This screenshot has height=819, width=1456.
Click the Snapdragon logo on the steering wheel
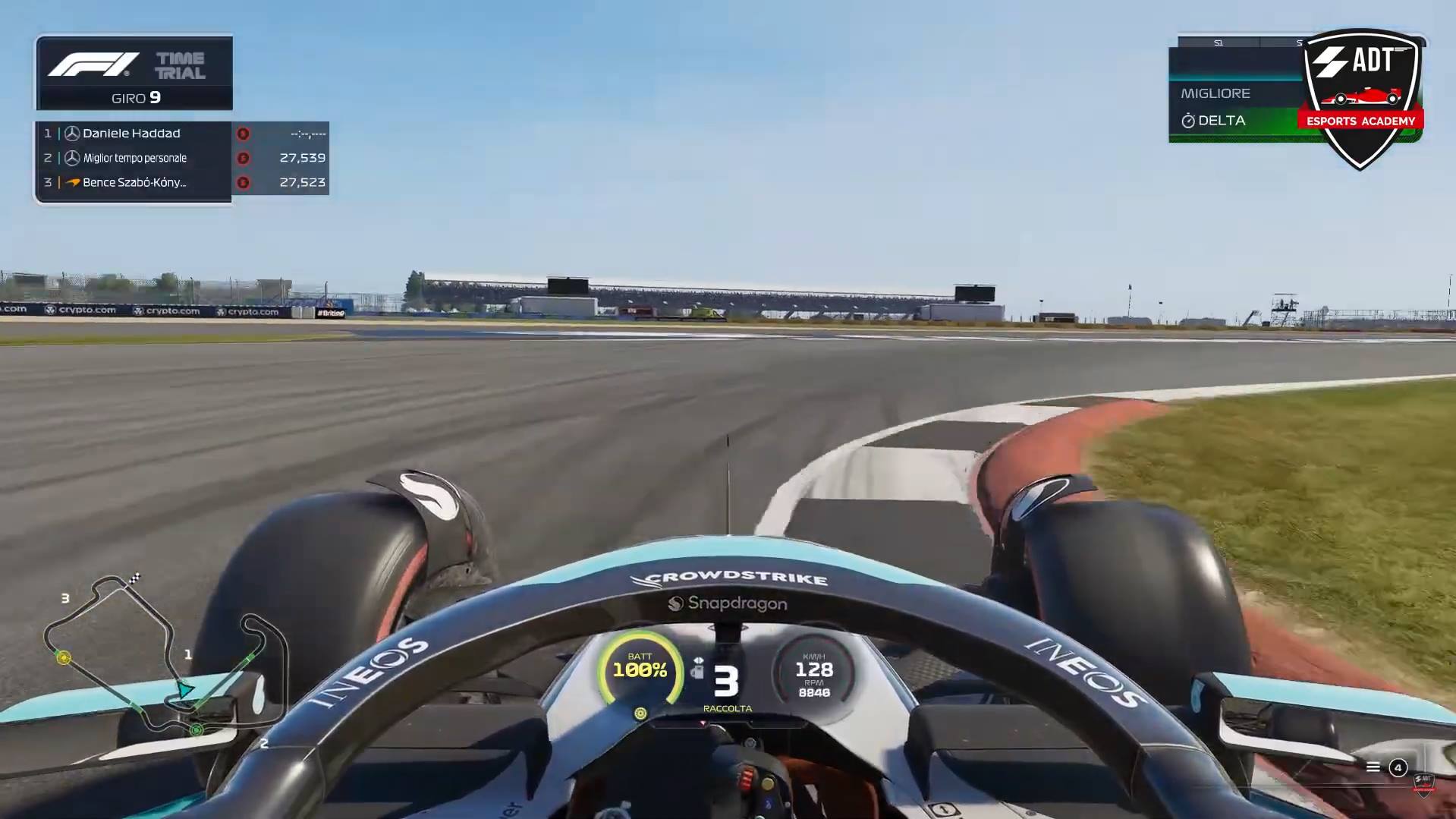(727, 603)
